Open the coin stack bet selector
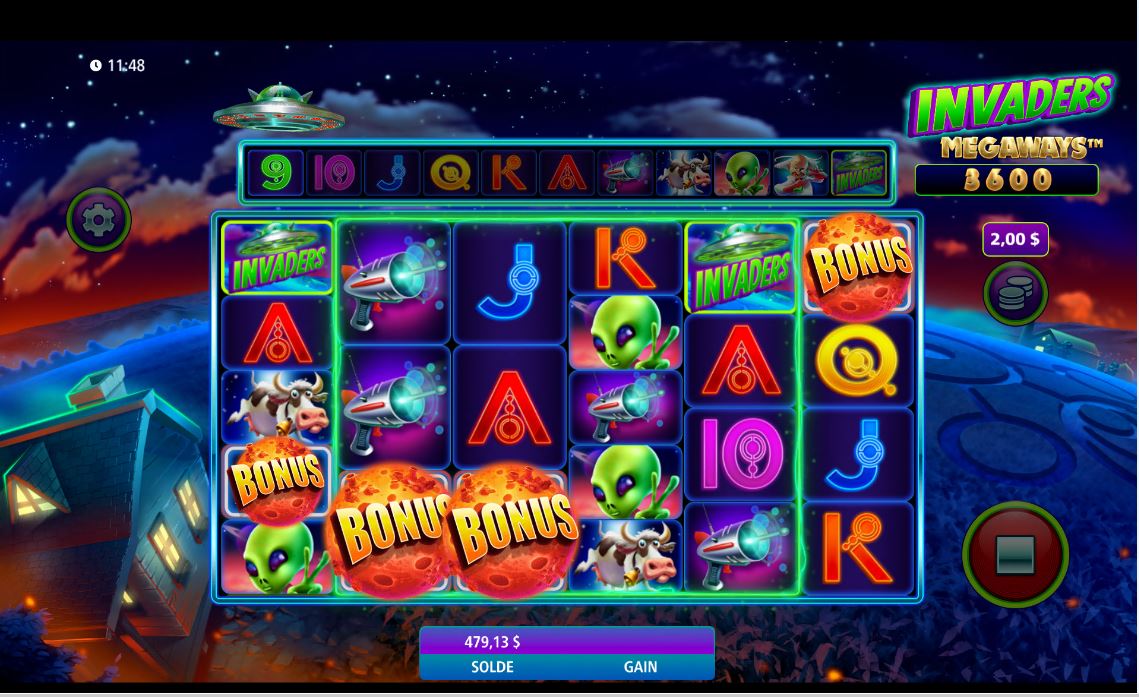Image resolution: width=1139 pixels, height=697 pixels. (1015, 294)
